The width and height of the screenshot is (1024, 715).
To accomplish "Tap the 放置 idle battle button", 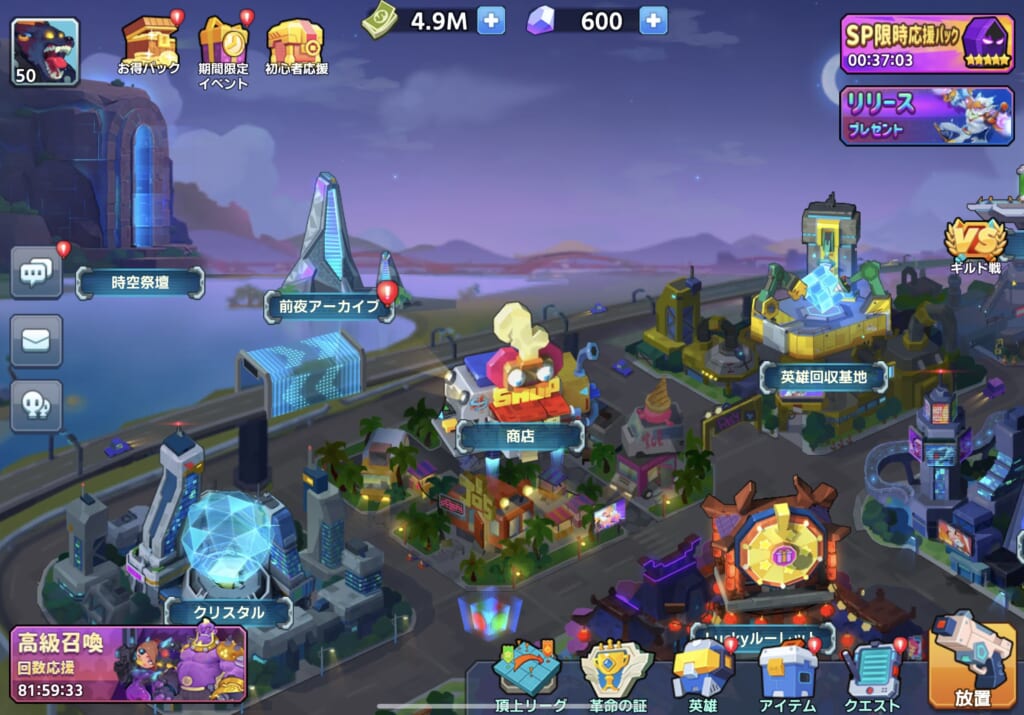I will click(x=972, y=660).
